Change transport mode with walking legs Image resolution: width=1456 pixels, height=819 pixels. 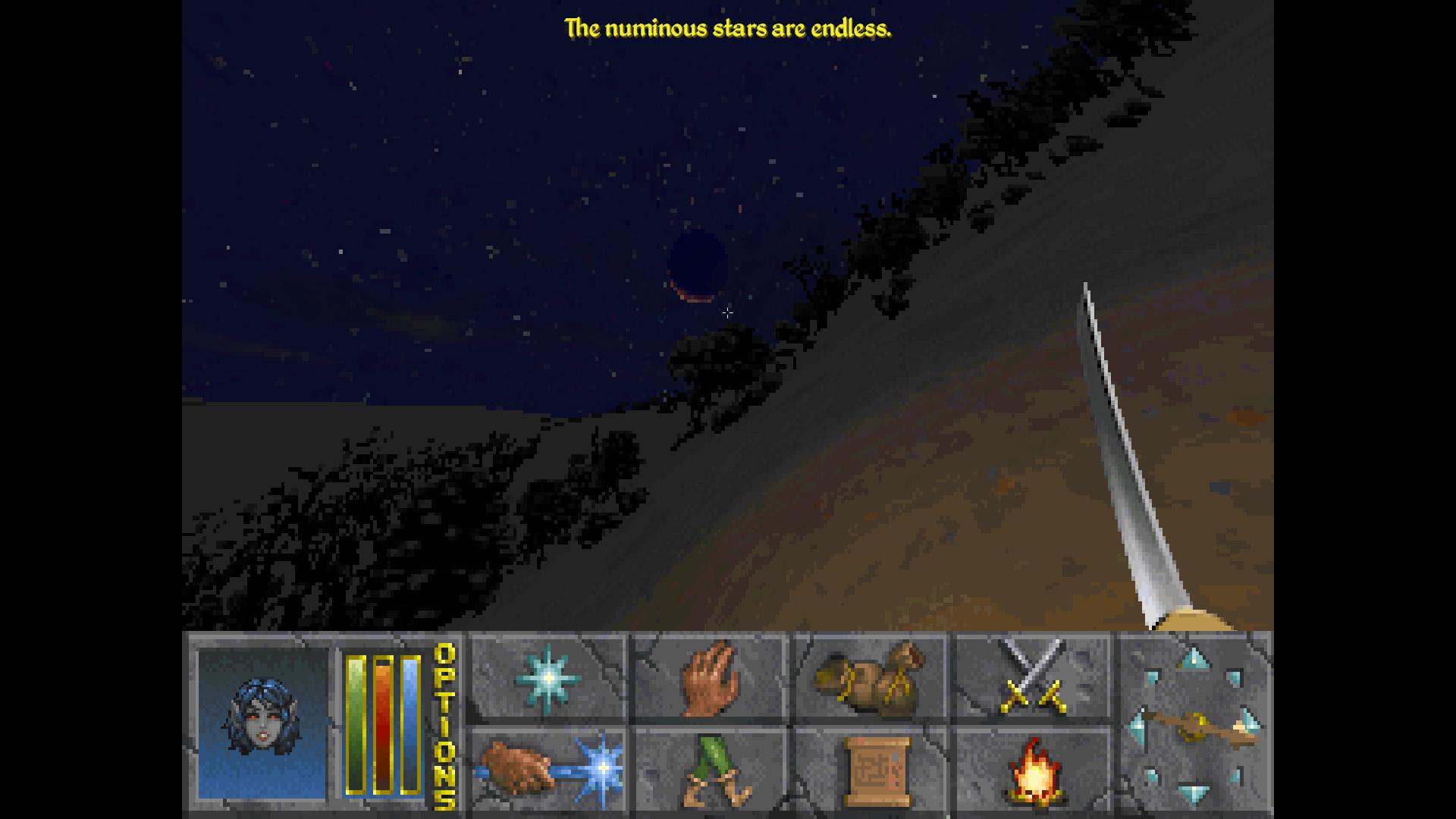pyautogui.click(x=710, y=770)
